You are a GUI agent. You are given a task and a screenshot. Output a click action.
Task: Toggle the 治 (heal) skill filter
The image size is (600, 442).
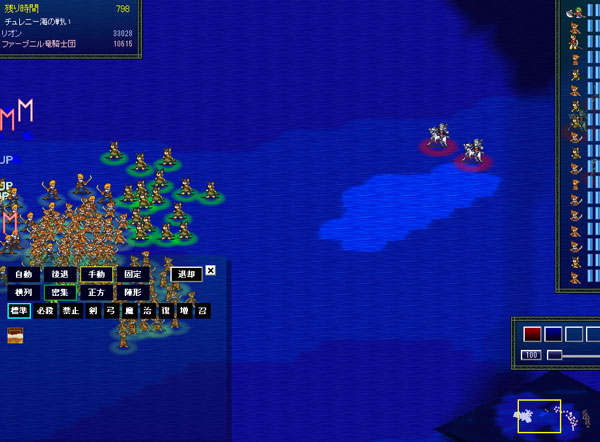tap(147, 311)
